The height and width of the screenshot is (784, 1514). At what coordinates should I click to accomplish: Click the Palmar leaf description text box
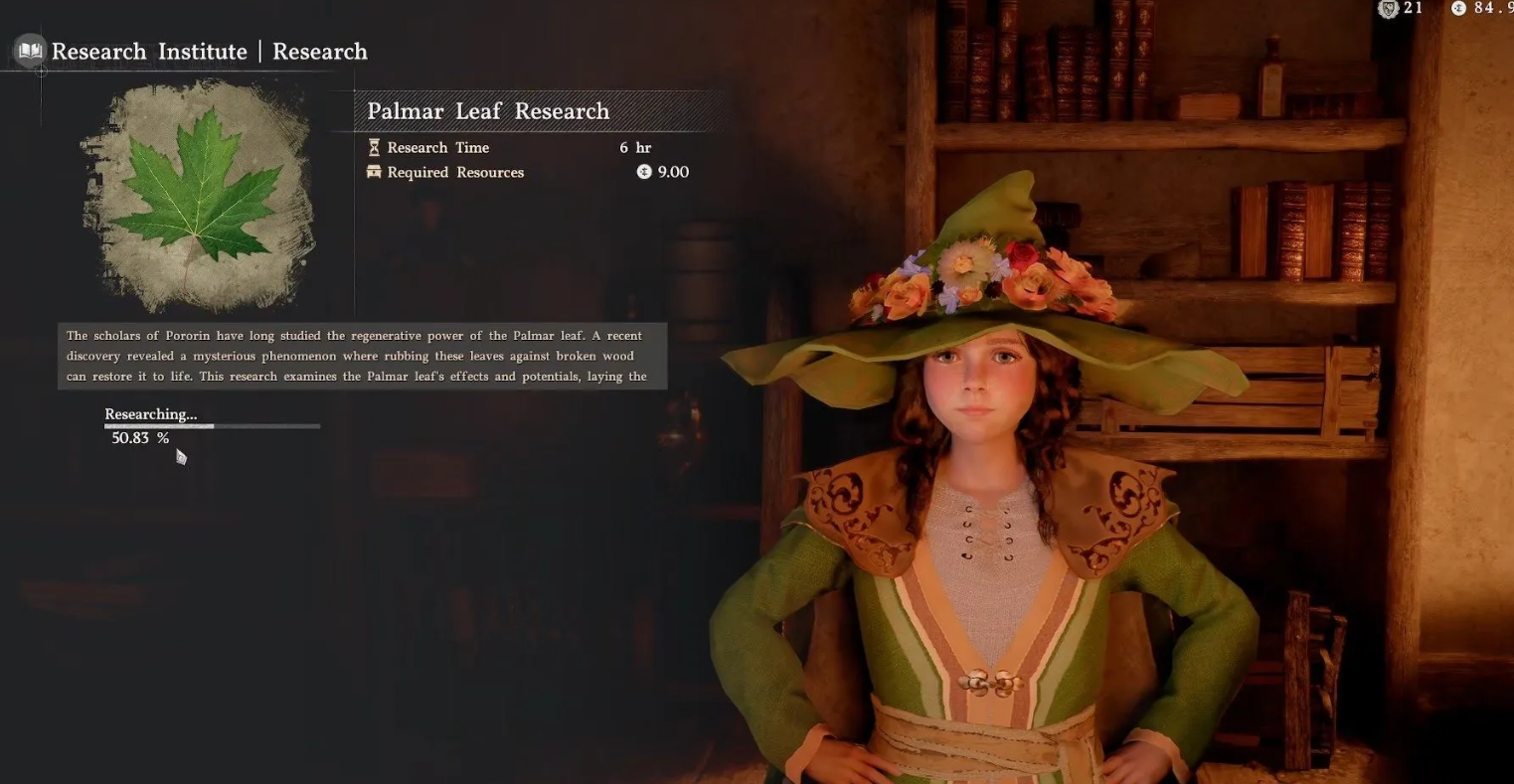coord(362,356)
